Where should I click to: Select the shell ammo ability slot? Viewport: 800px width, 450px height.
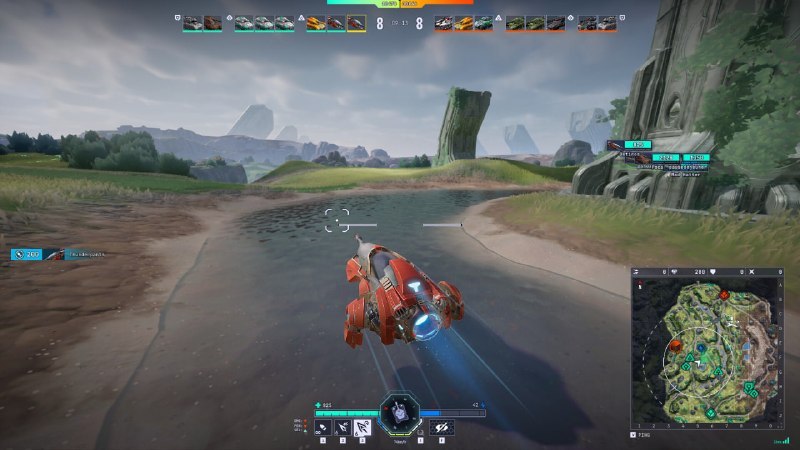[323, 427]
